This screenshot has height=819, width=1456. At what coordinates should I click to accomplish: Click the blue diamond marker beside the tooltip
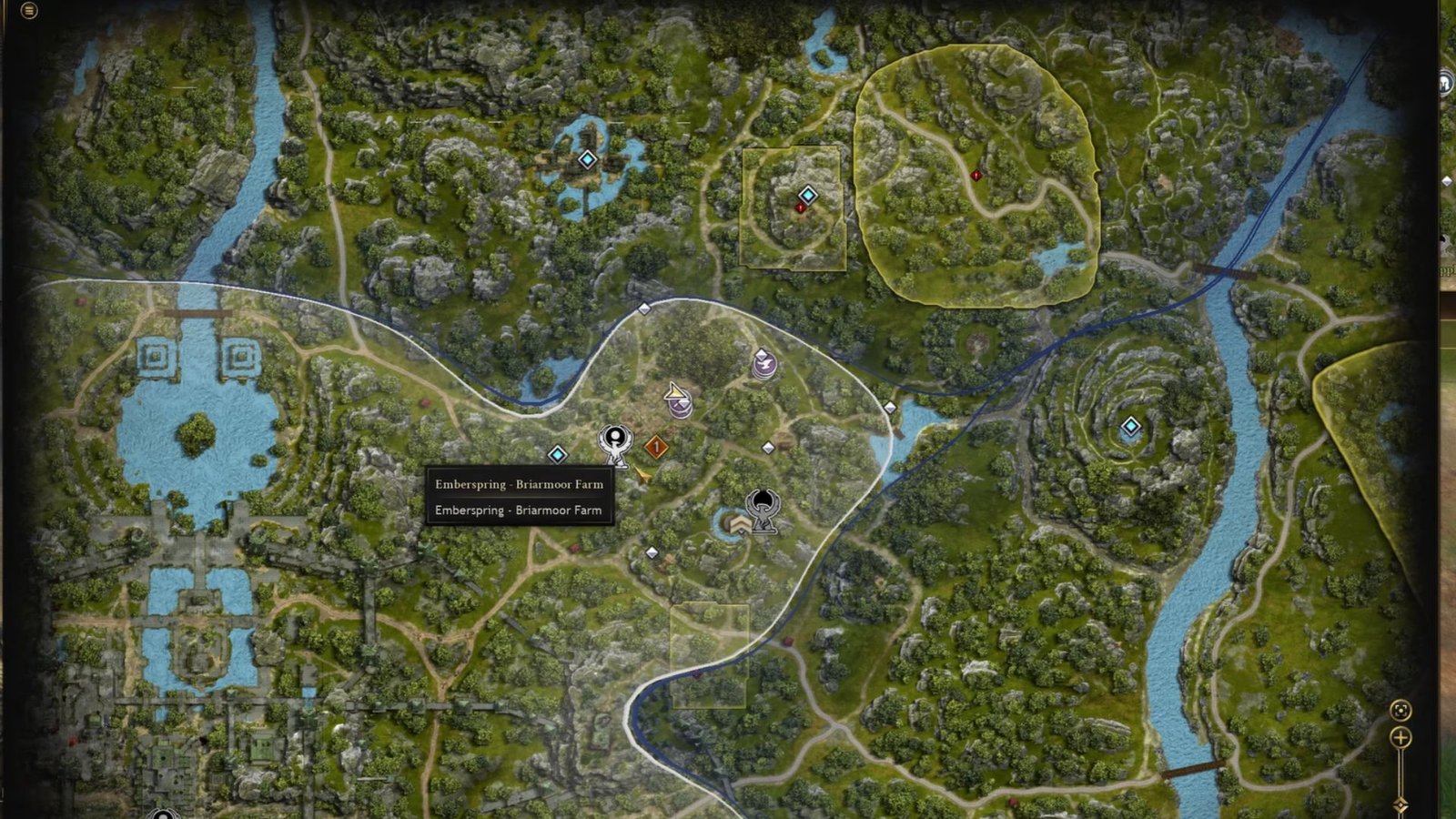(558, 454)
